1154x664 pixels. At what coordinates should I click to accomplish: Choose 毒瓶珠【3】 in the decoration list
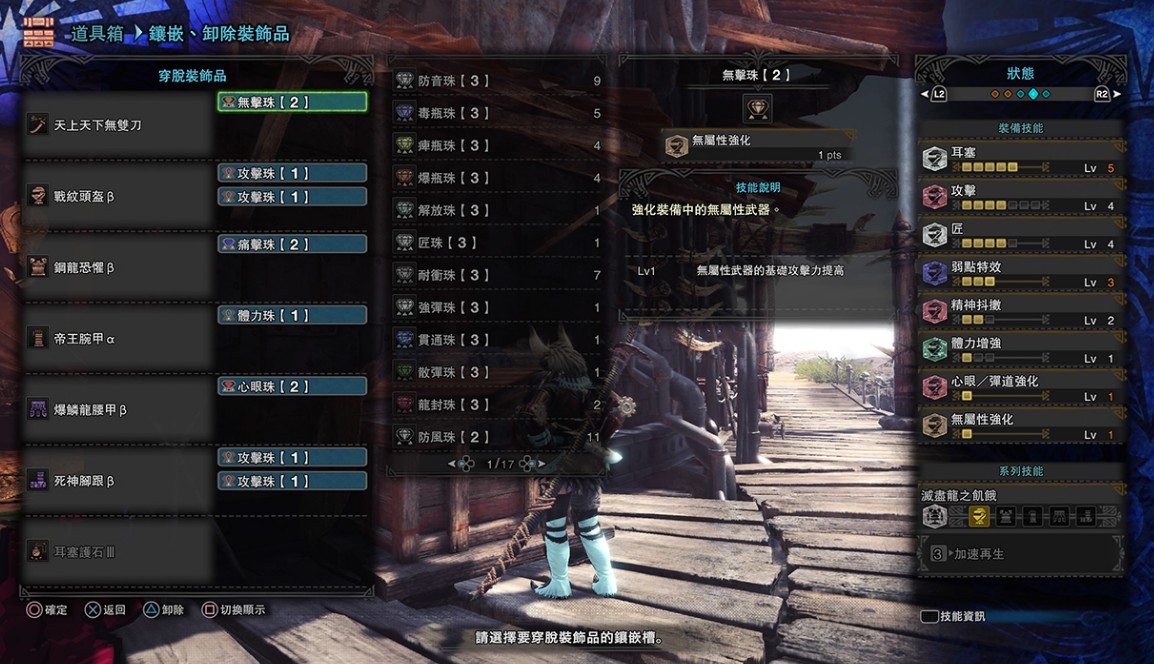(x=500, y=113)
